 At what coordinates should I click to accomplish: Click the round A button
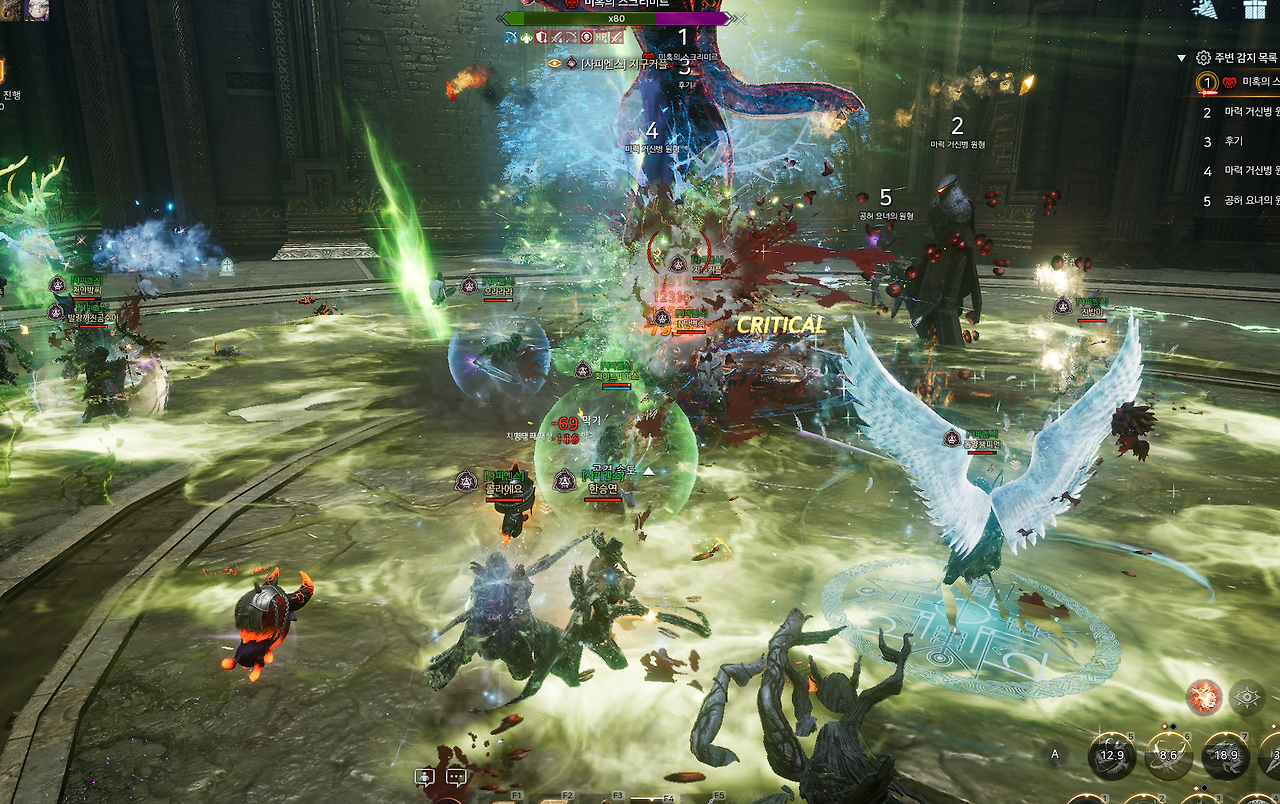click(1055, 755)
